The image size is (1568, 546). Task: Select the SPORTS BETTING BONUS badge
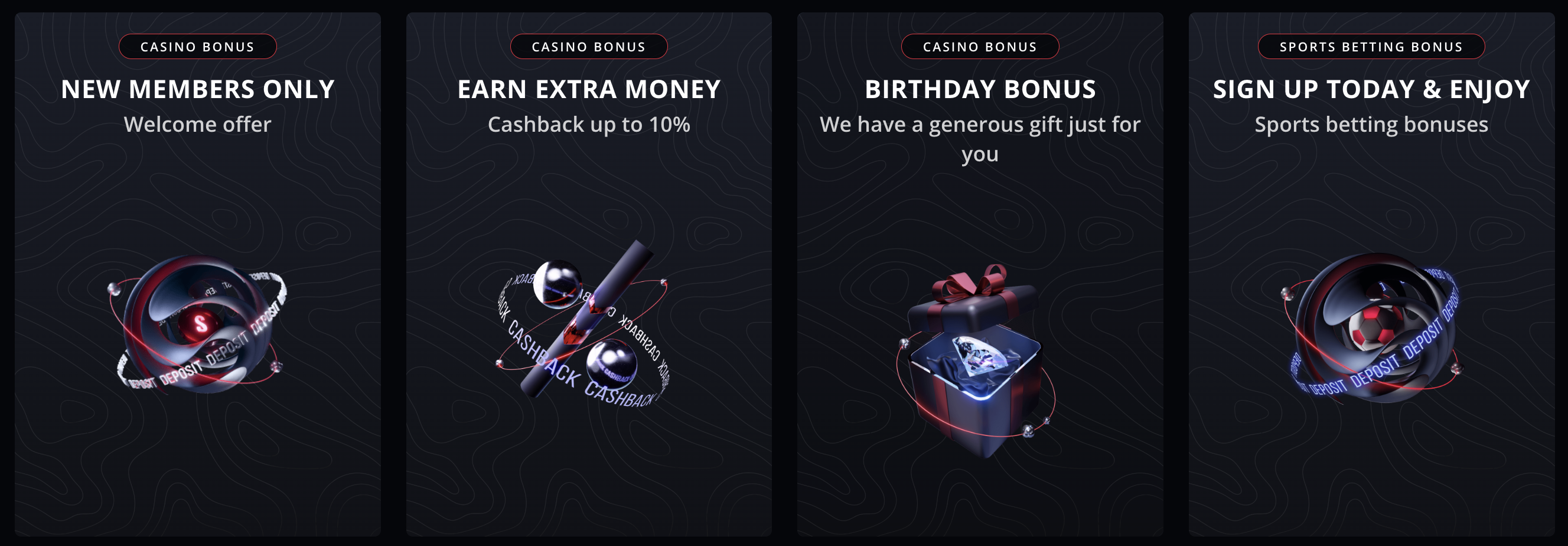1370,47
